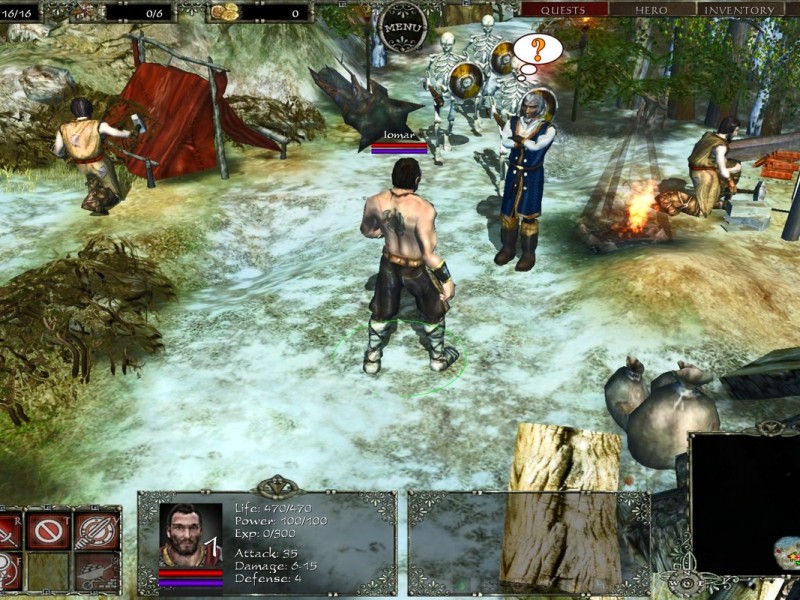Click the gold coins icon
This screenshot has width=800, height=600.
tap(224, 12)
